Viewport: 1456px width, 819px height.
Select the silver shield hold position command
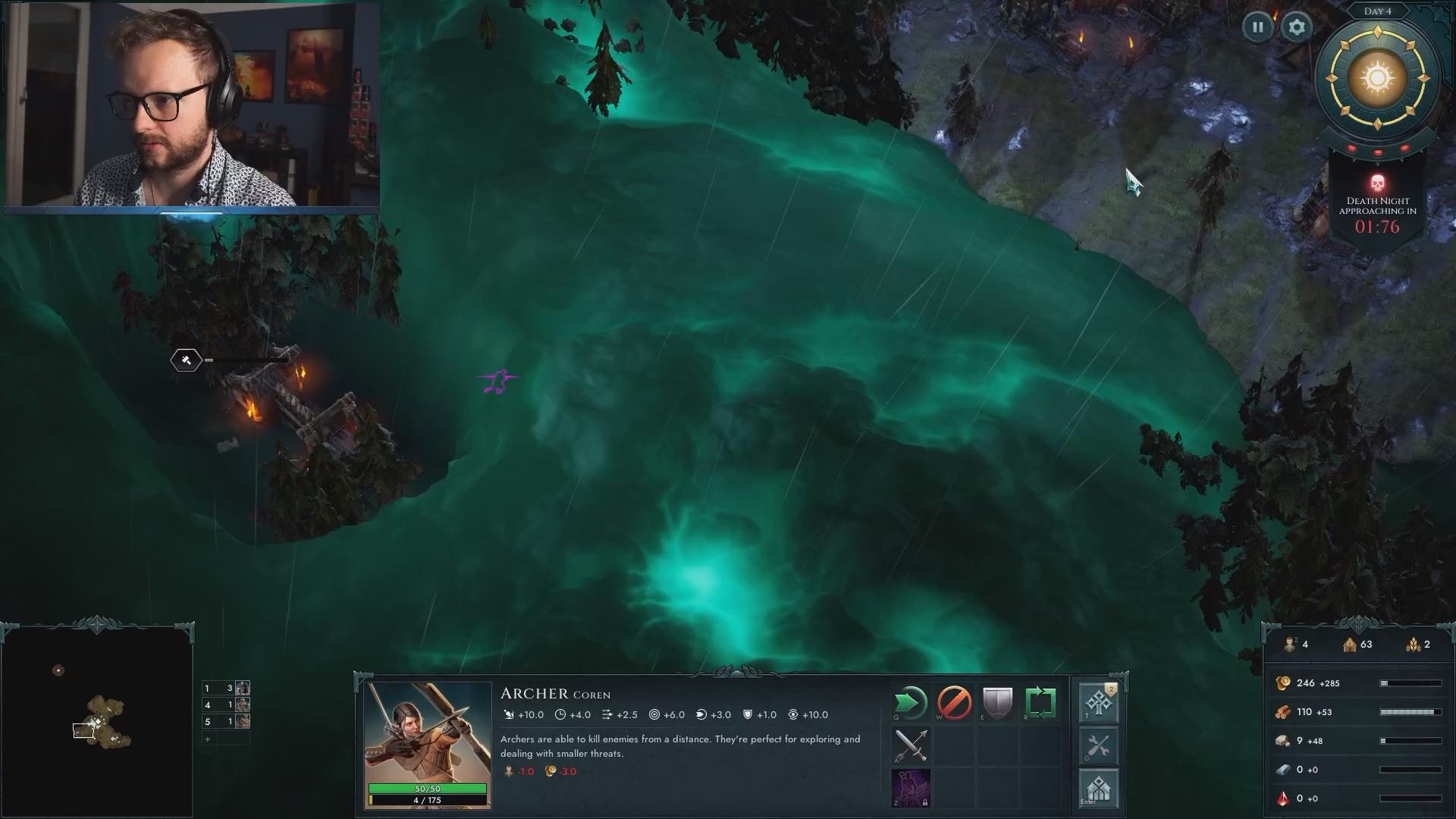coord(997,703)
